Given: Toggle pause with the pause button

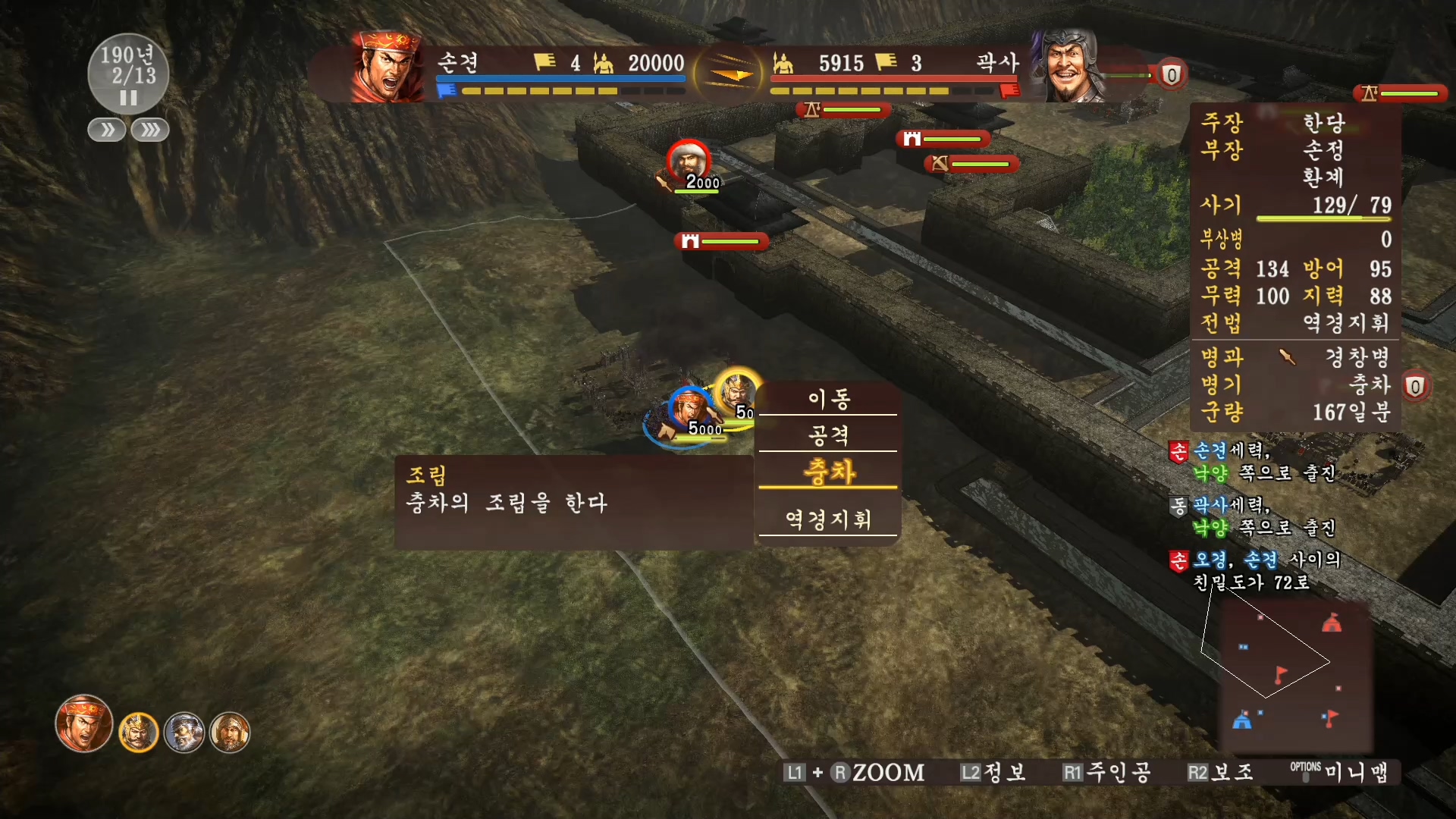Looking at the screenshot, I should point(128,97).
